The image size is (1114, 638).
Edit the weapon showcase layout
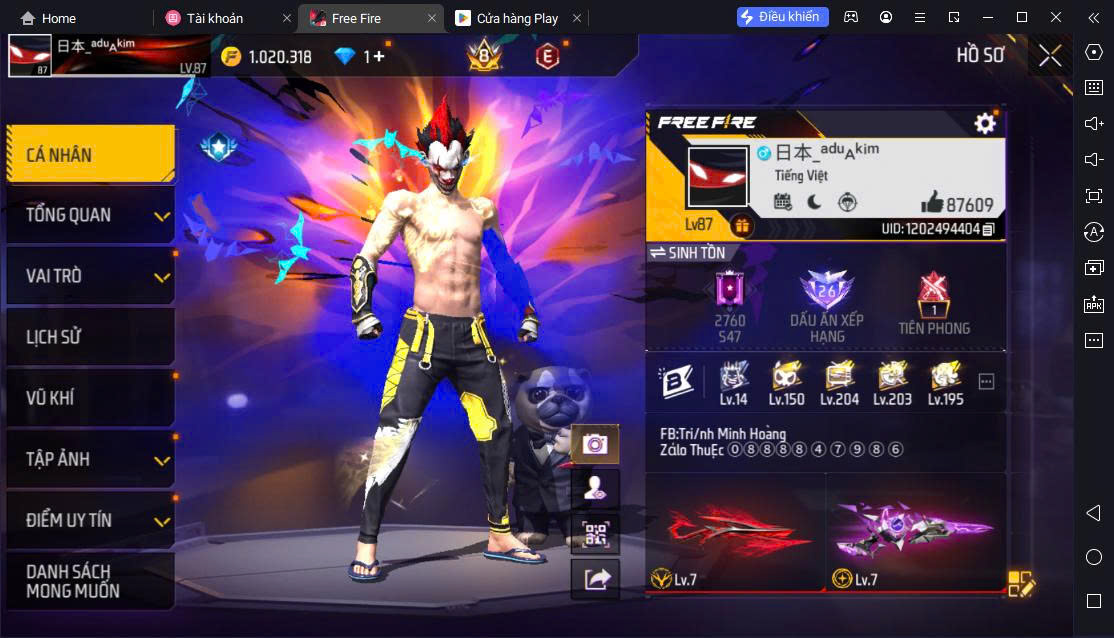coord(1021,584)
